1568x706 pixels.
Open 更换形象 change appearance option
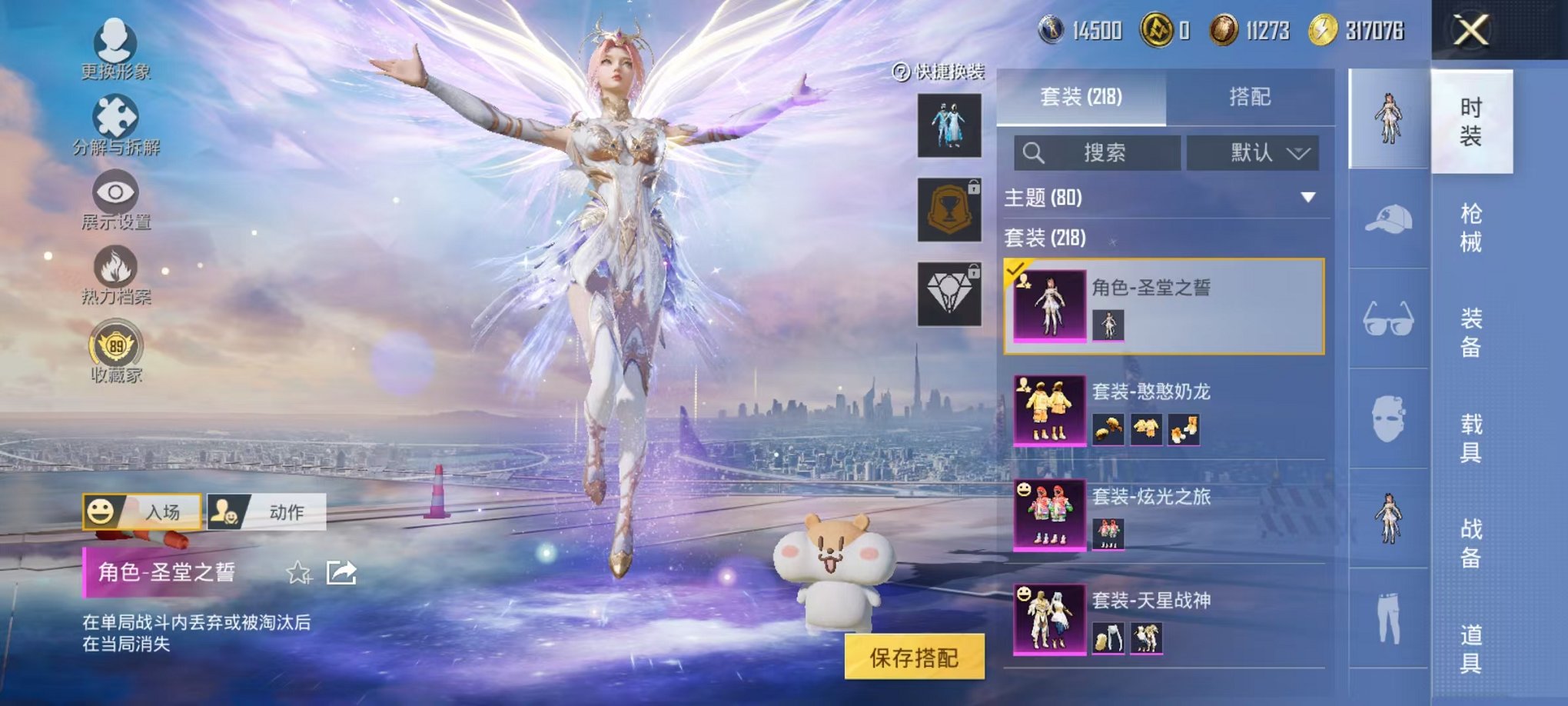click(x=115, y=48)
